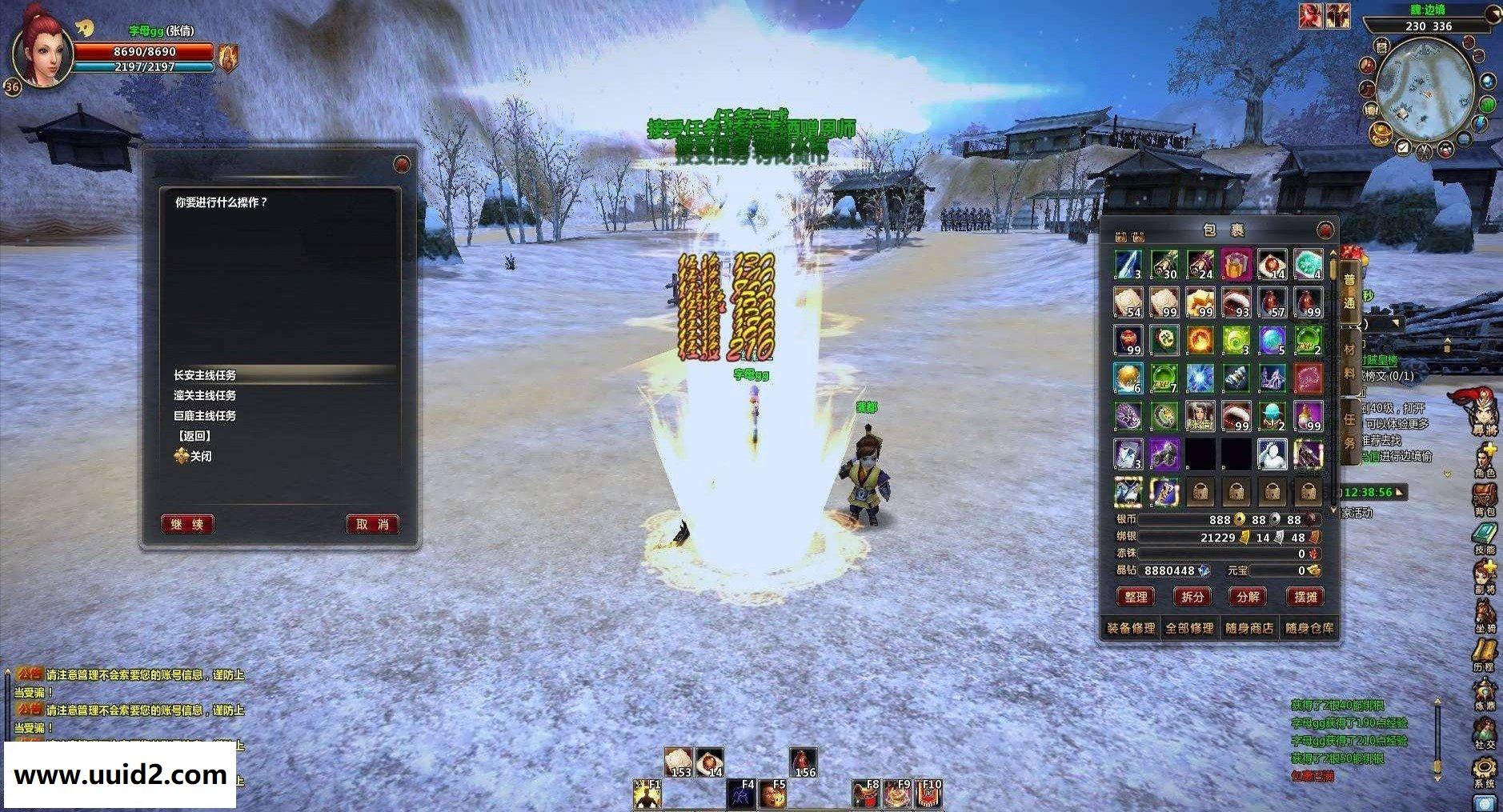Pick the 巨鹿主线任务 option
This screenshot has height=812, width=1503.
pos(206,416)
